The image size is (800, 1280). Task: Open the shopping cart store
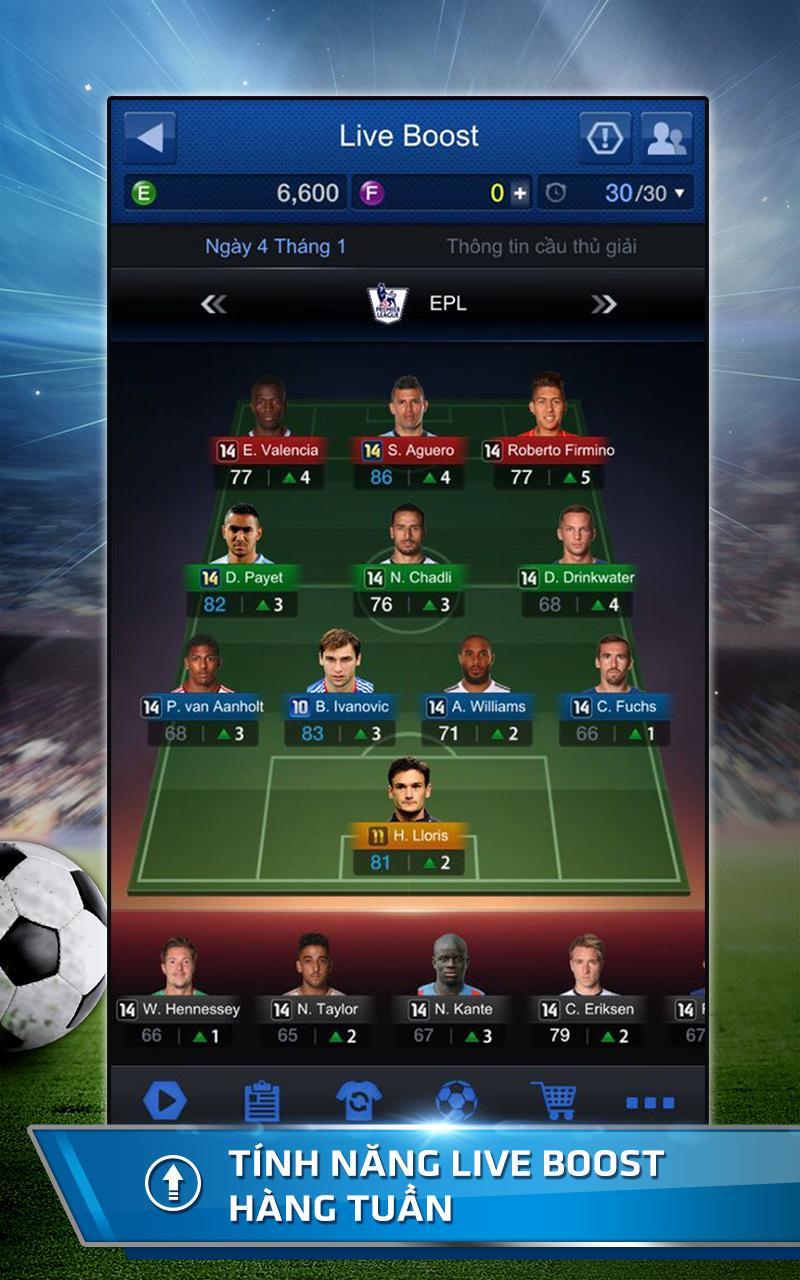553,1101
